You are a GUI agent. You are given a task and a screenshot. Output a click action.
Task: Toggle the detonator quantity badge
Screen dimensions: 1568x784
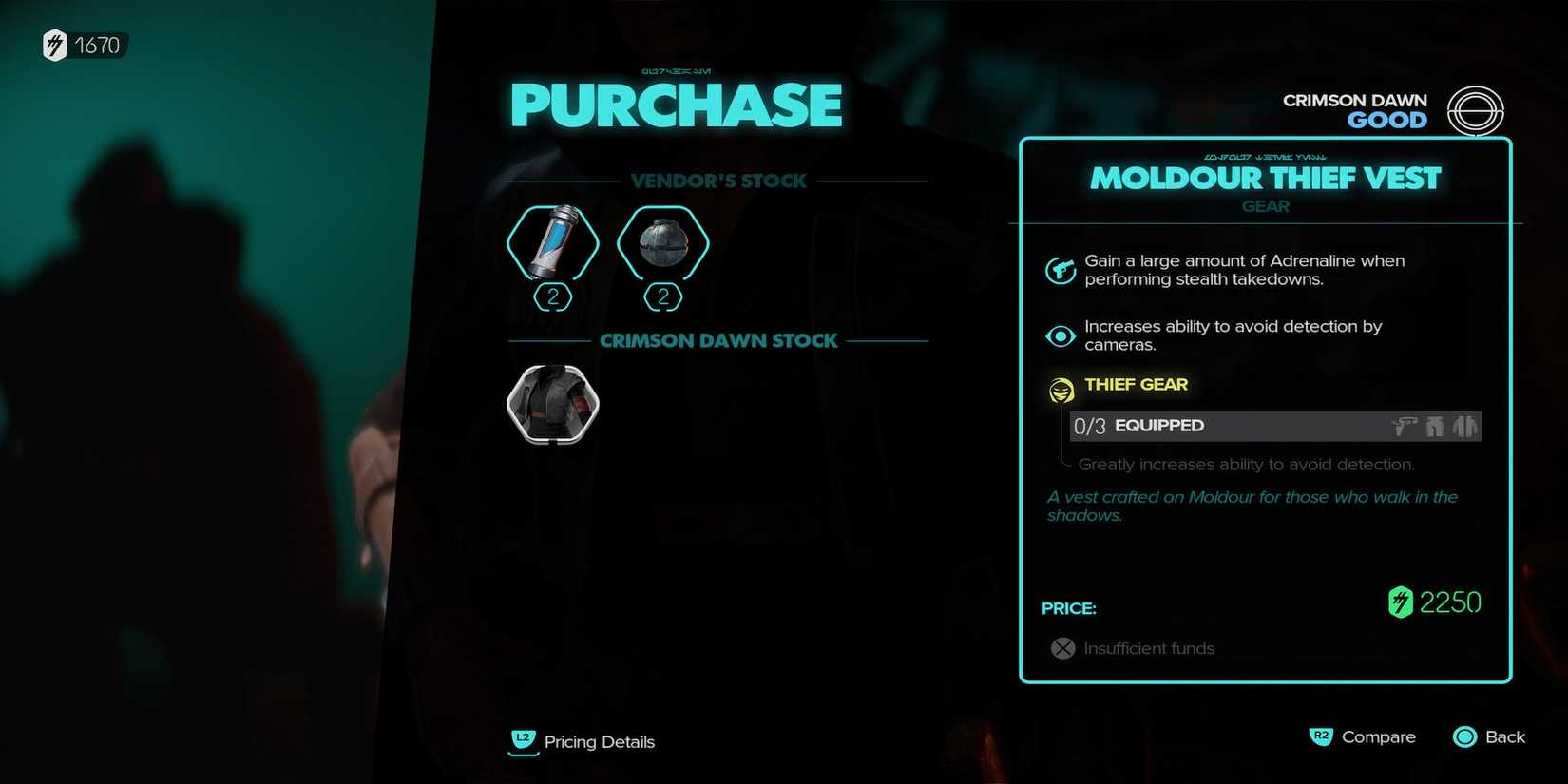662,297
